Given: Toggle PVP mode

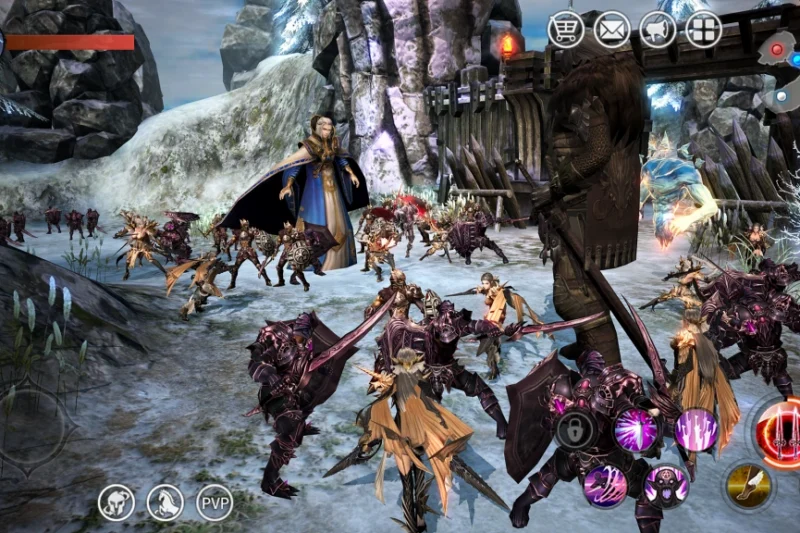Looking at the screenshot, I should click(215, 502).
